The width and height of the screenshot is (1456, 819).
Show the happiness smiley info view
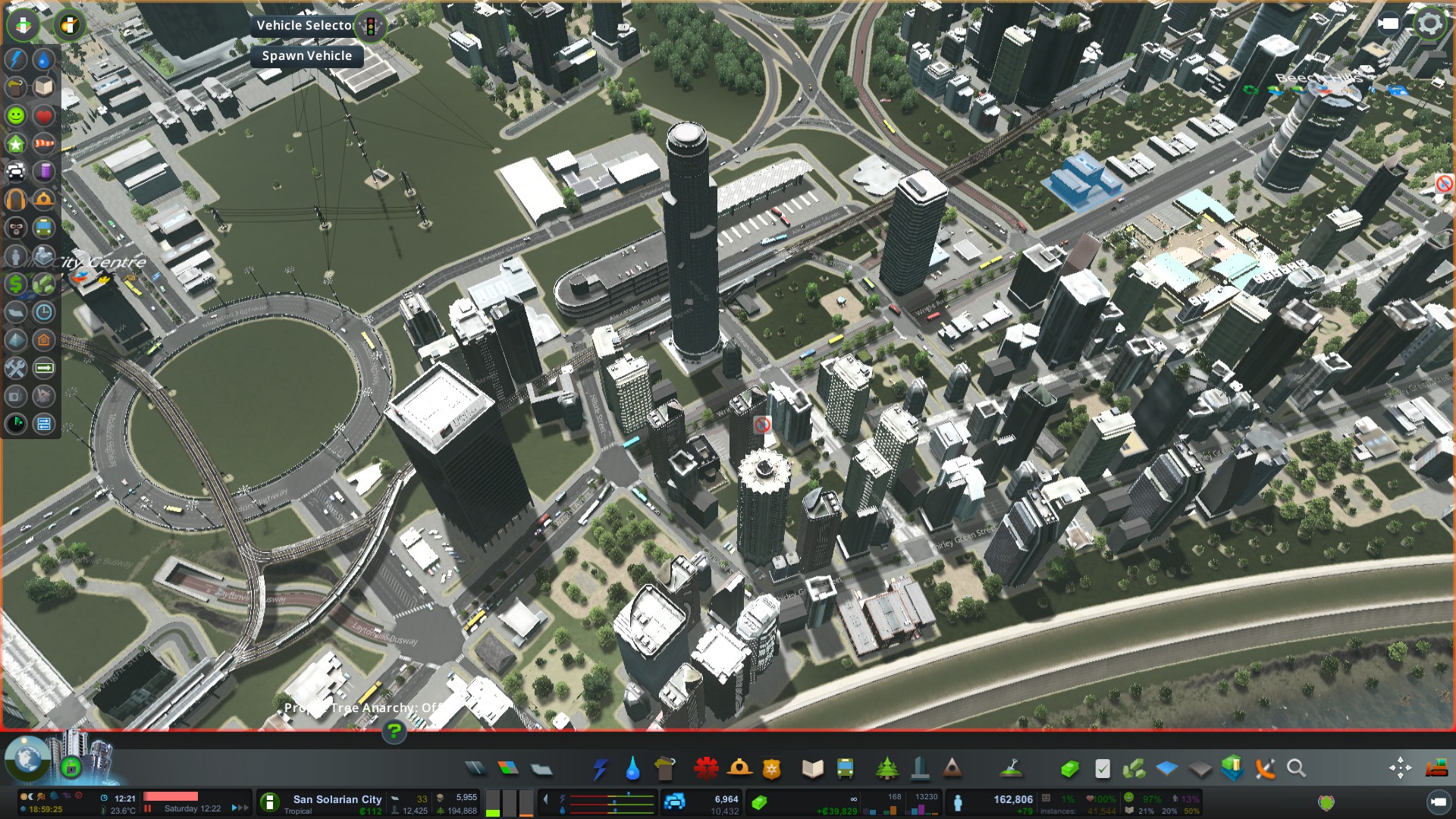[x=16, y=115]
